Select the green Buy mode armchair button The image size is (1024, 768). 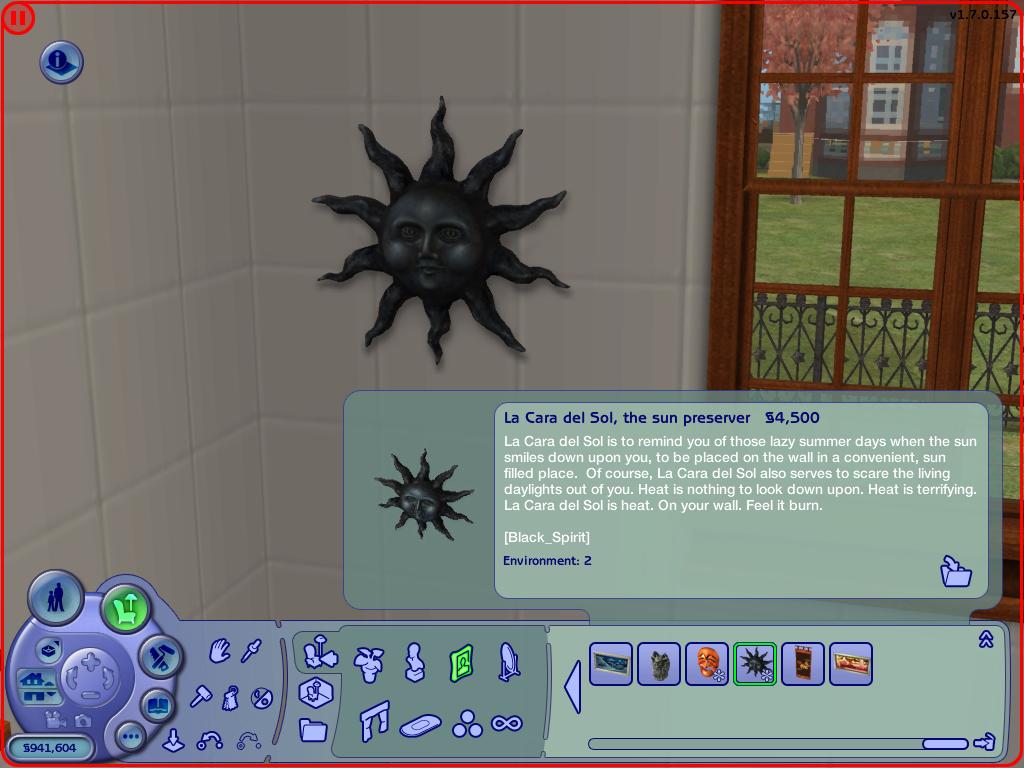126,608
